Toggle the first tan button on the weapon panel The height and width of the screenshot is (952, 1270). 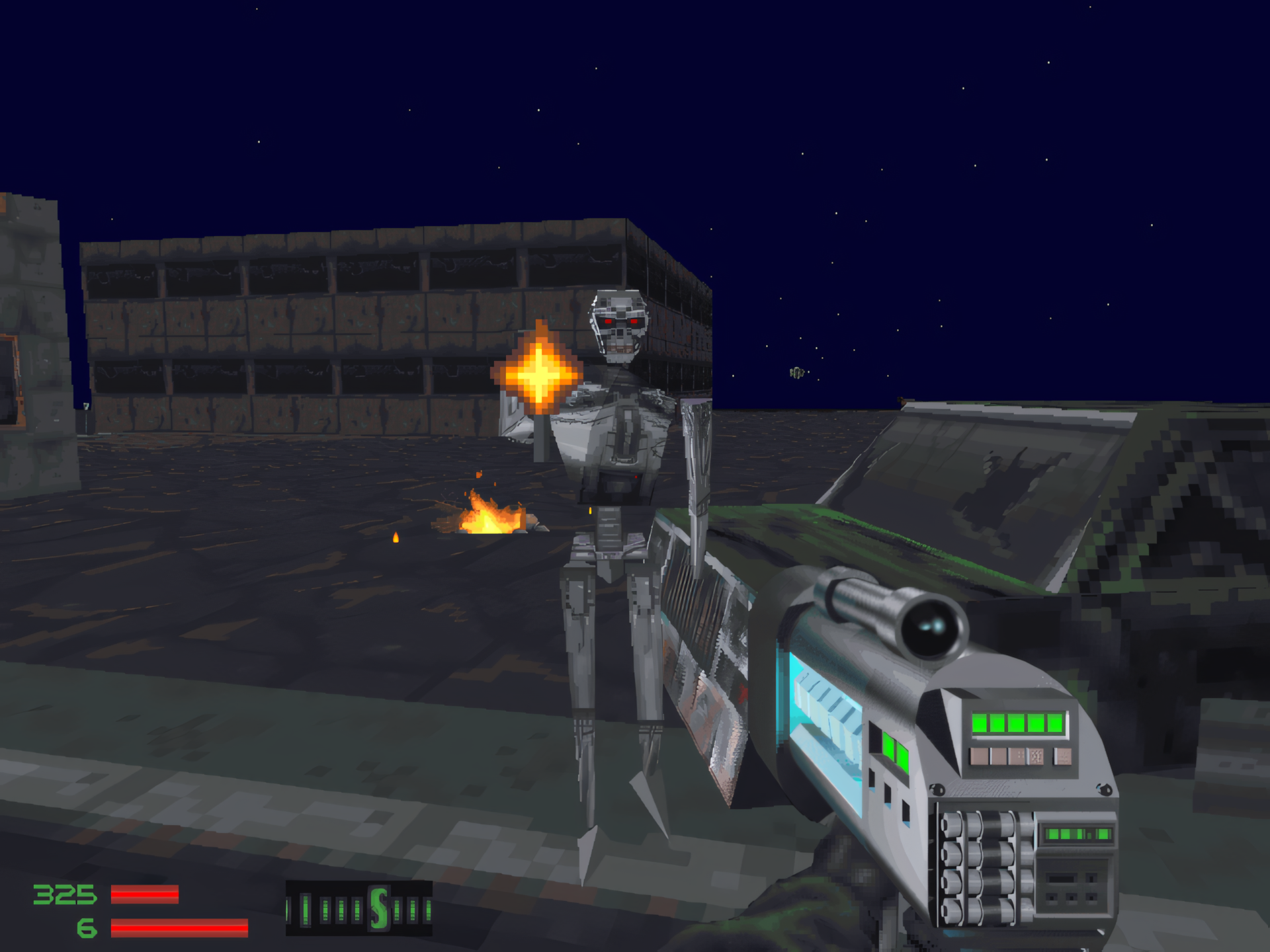point(979,756)
